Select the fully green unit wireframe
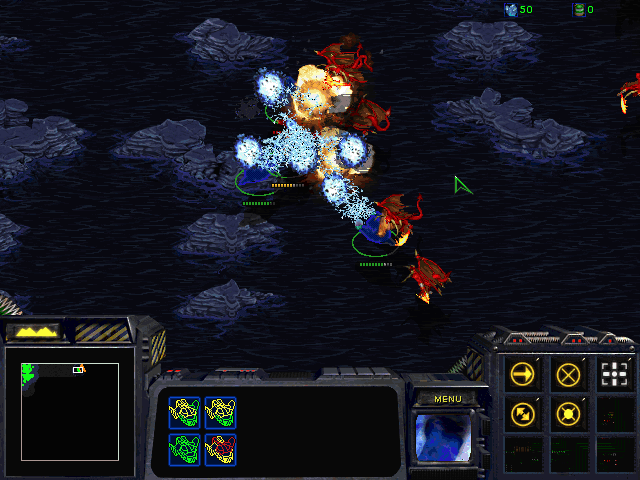This screenshot has height=480, width=640. click(185, 444)
